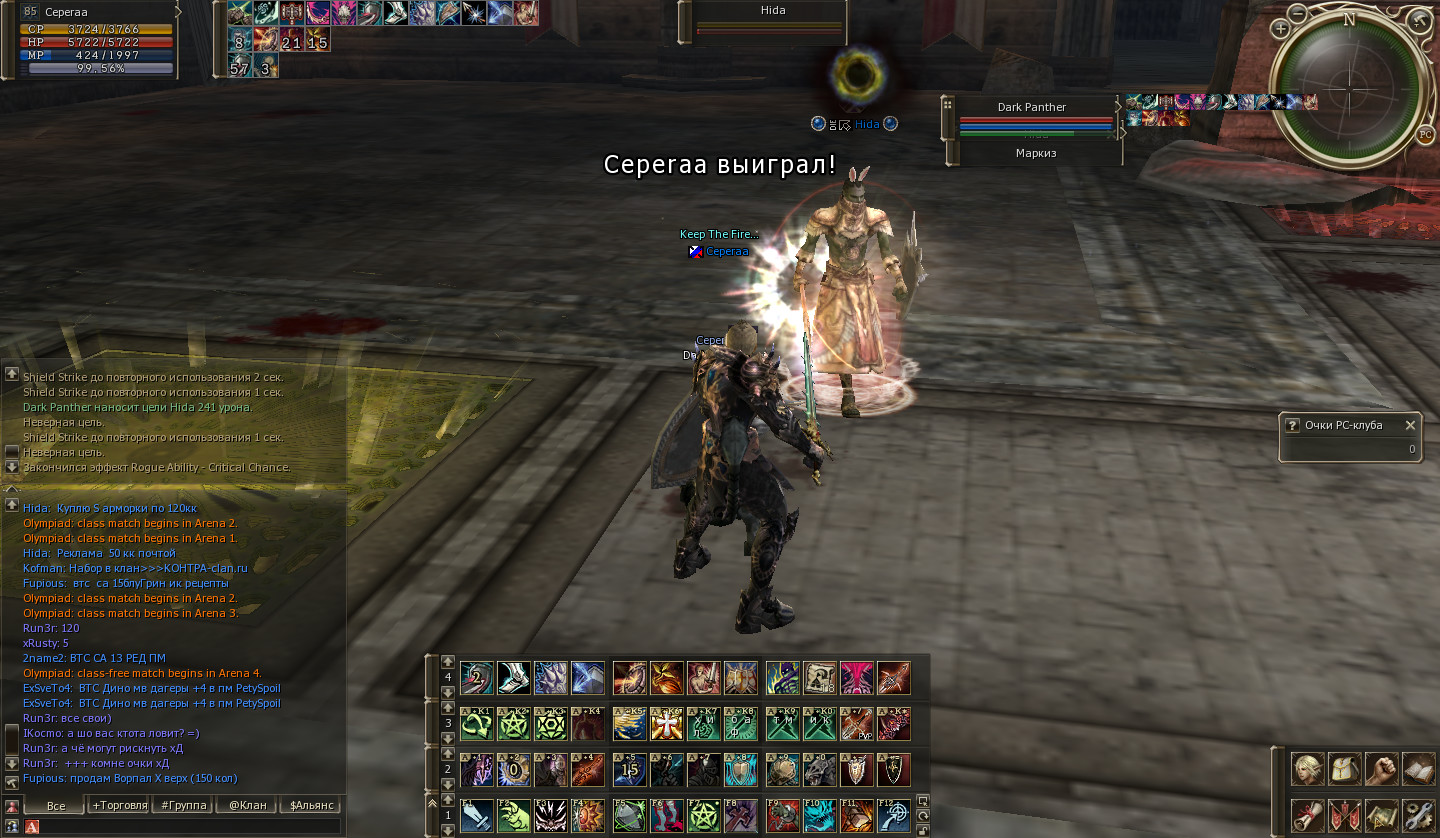Image resolution: width=1440 pixels, height=838 pixels.
Task: Switch to the +Торговля chat tab
Action: point(119,805)
